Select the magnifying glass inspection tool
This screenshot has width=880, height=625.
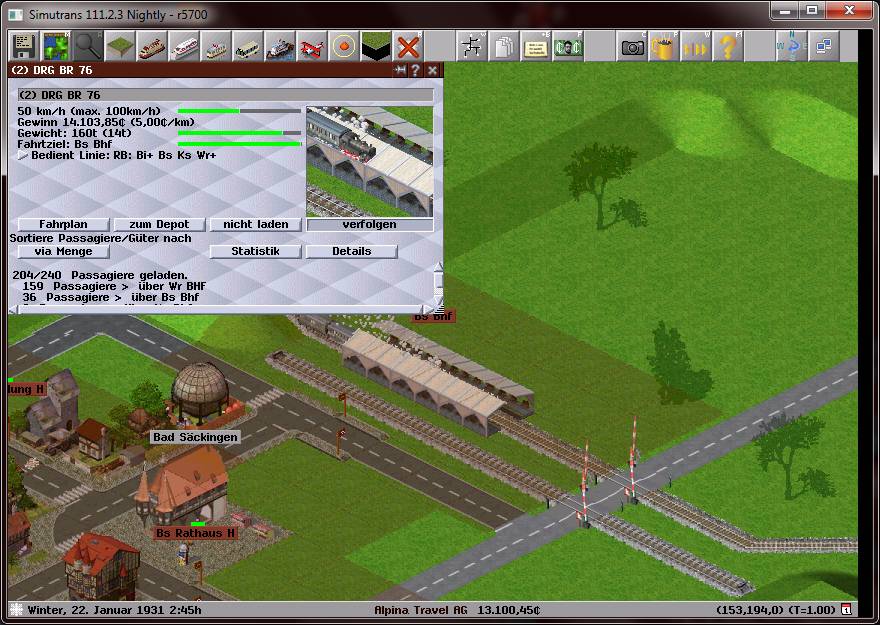tap(87, 46)
